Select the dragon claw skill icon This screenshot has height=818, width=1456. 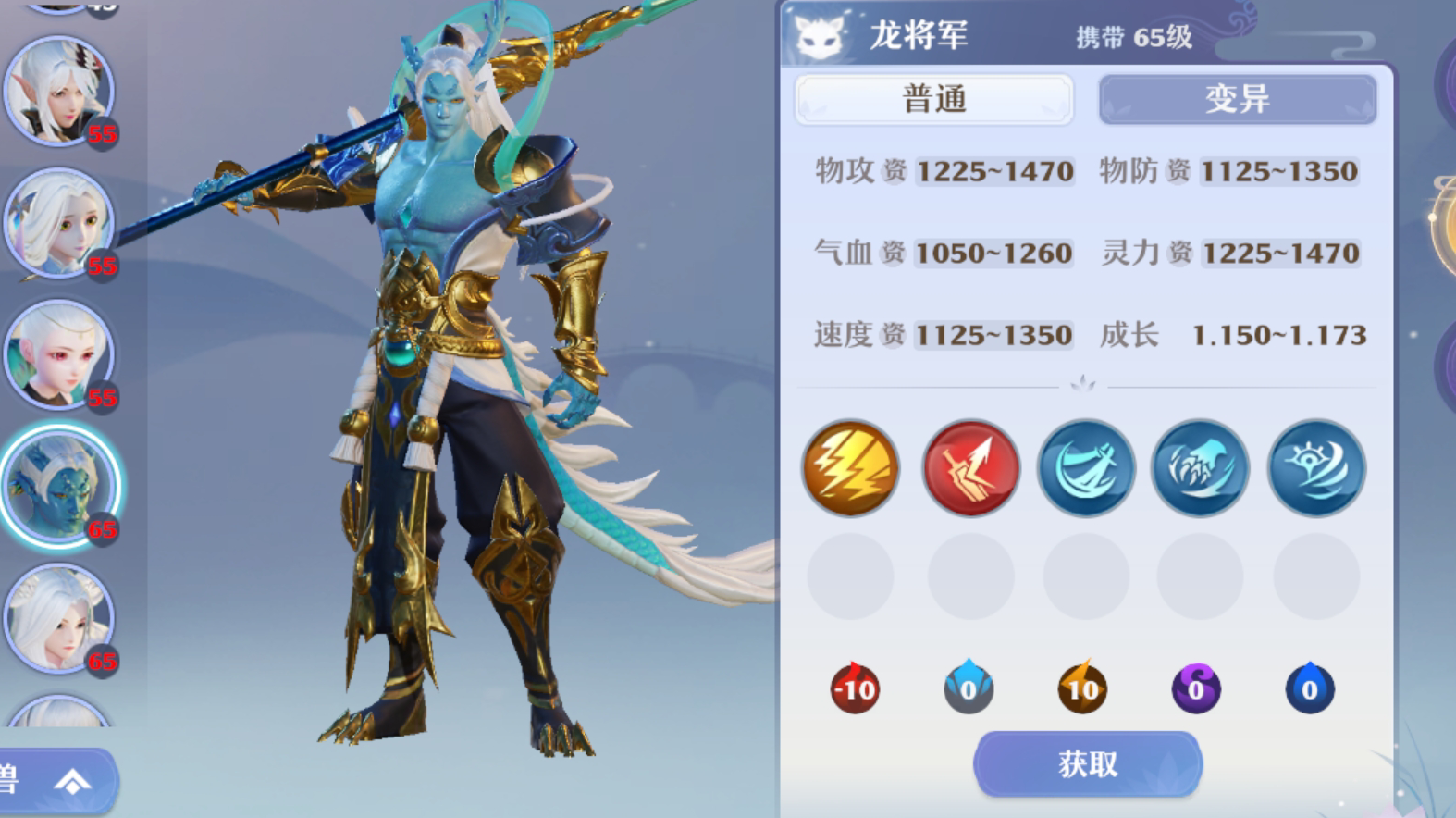[x=1200, y=468]
